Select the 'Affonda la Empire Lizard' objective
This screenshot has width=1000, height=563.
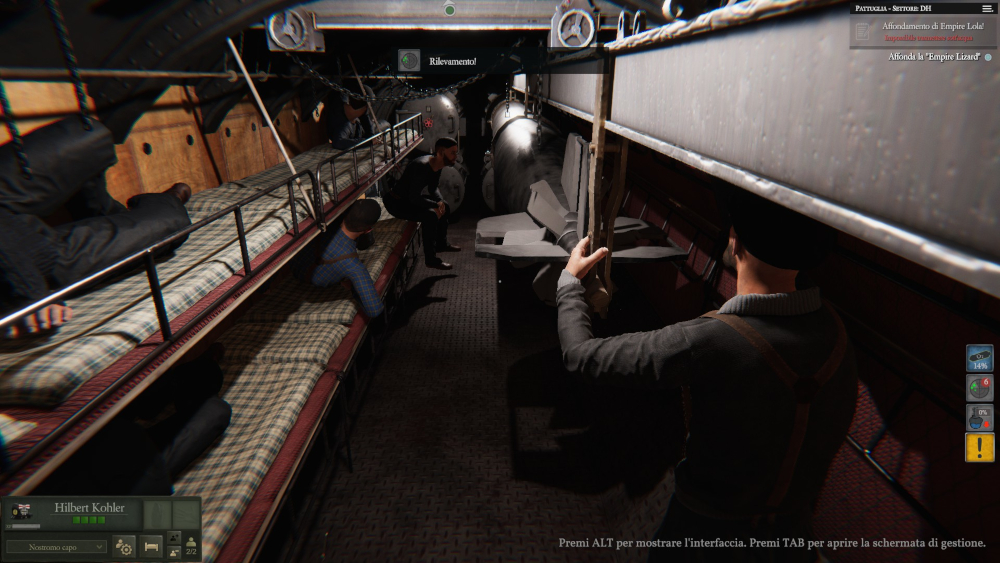935,57
